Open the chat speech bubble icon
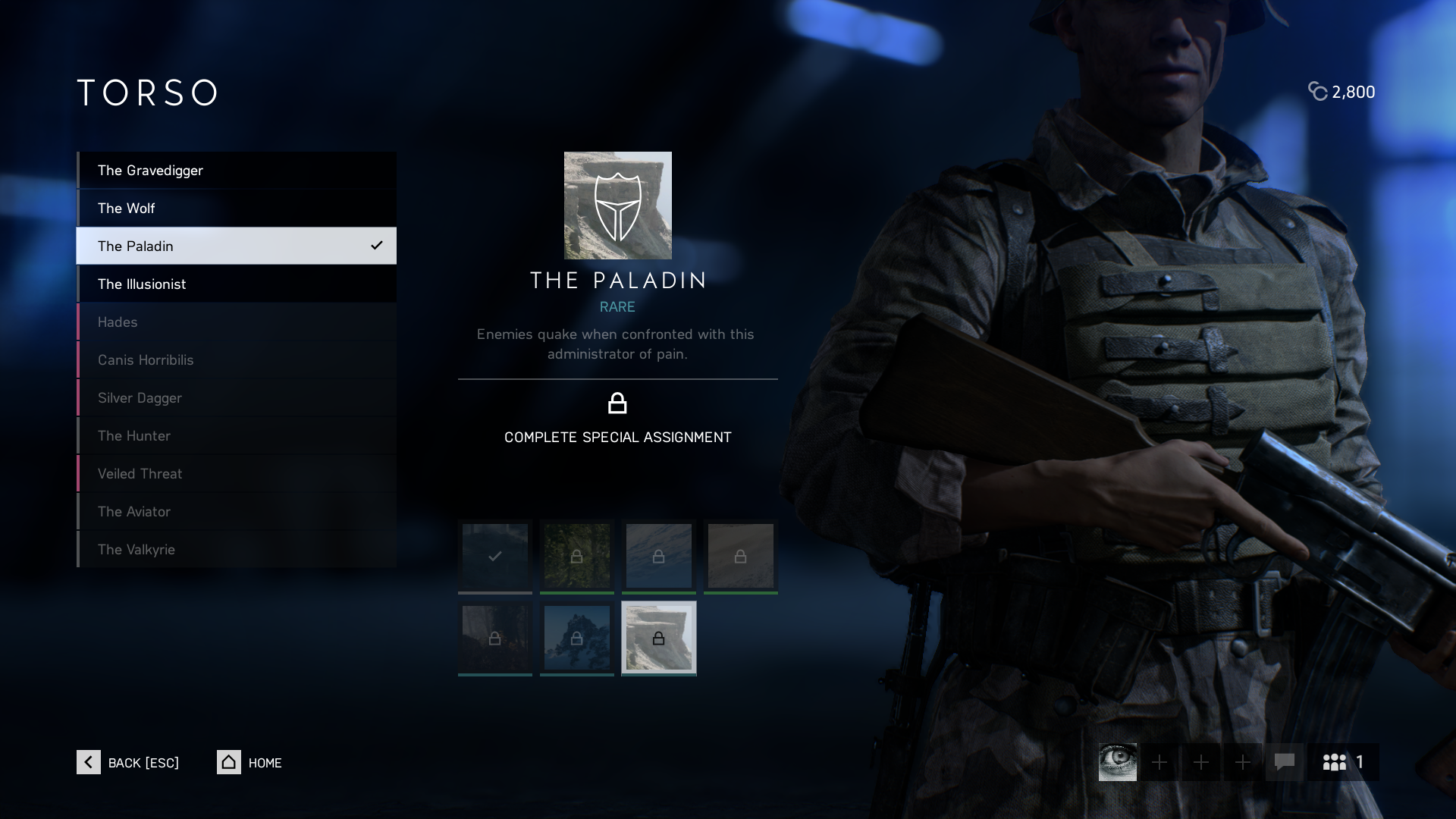The image size is (1456, 819). (1284, 762)
